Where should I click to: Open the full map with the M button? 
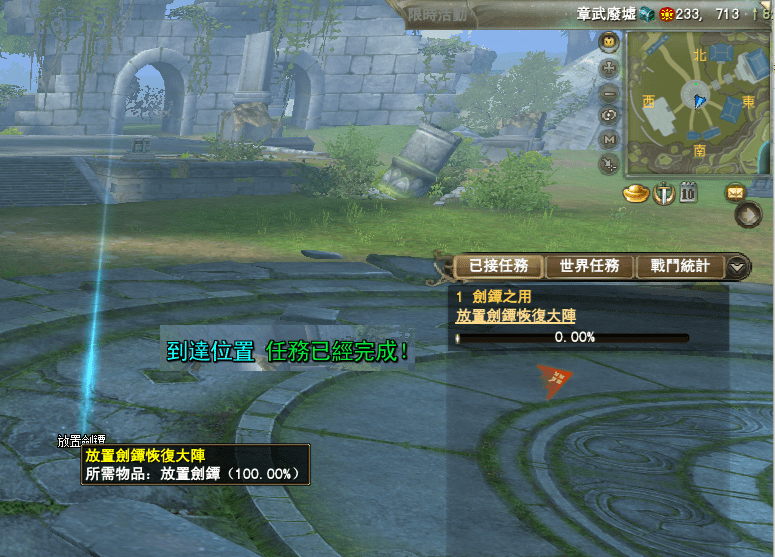coord(609,139)
